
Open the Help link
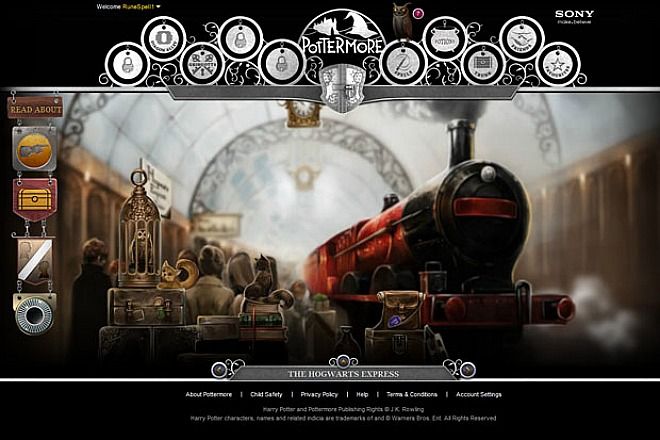pyautogui.click(x=362, y=395)
